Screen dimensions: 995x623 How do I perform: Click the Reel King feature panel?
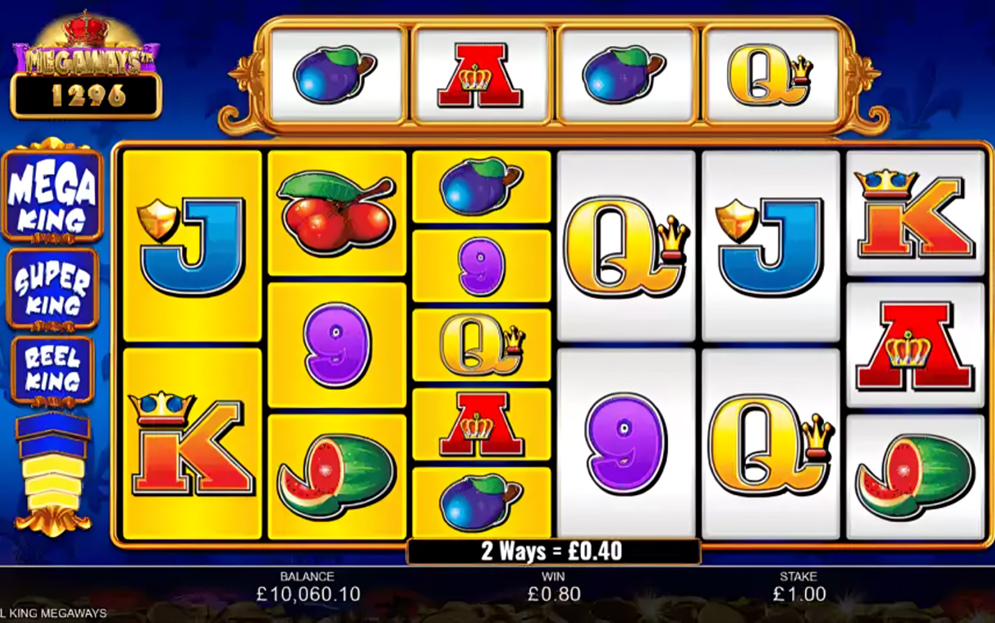pos(53,369)
